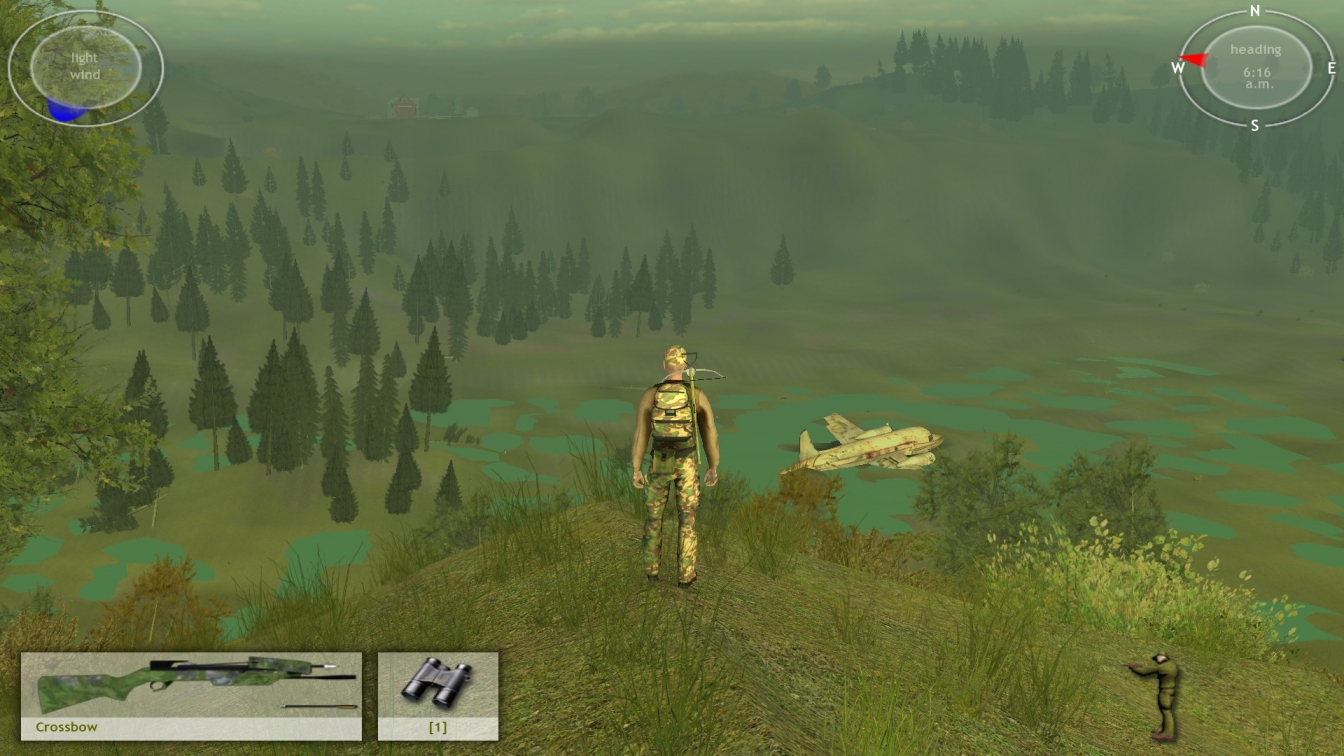1344x756 pixels.
Task: Click the heading compass dial
Action: (x=1255, y=67)
